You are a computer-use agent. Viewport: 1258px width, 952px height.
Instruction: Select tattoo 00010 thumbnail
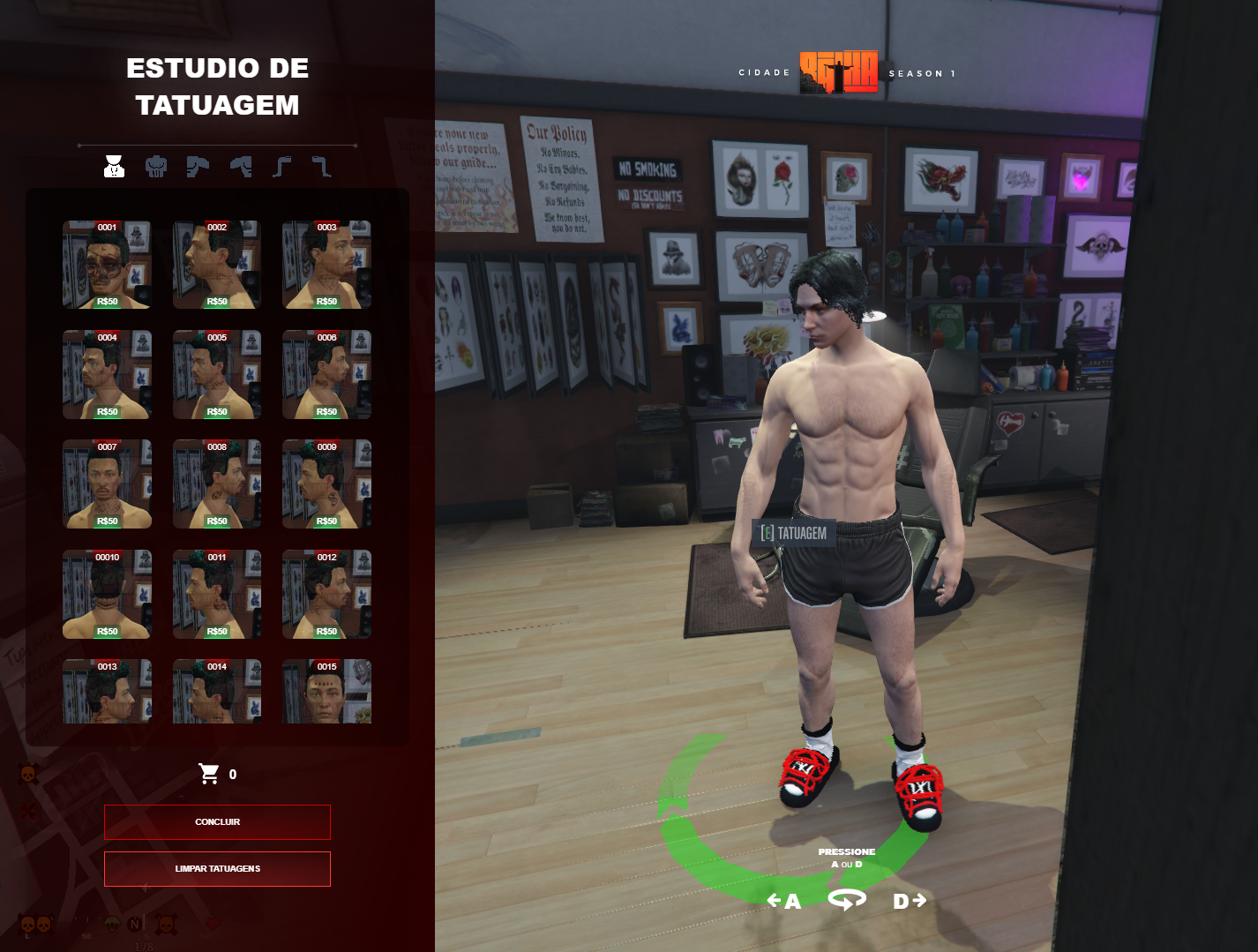tap(107, 595)
